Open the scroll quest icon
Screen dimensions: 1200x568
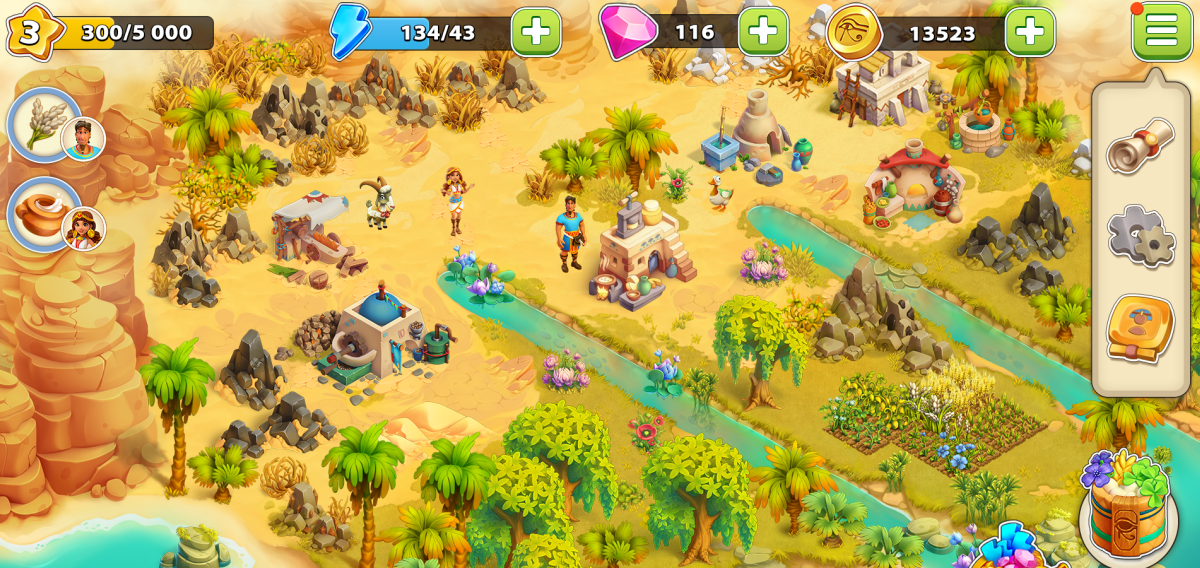(1140, 145)
